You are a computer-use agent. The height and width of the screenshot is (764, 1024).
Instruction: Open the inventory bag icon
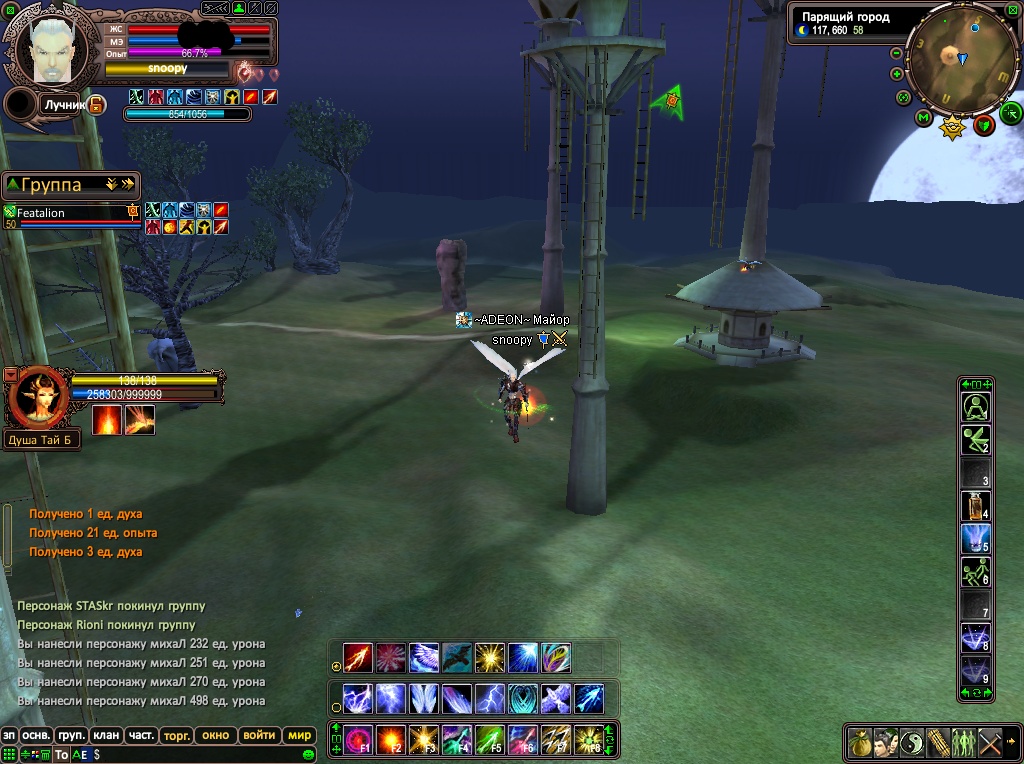click(859, 743)
